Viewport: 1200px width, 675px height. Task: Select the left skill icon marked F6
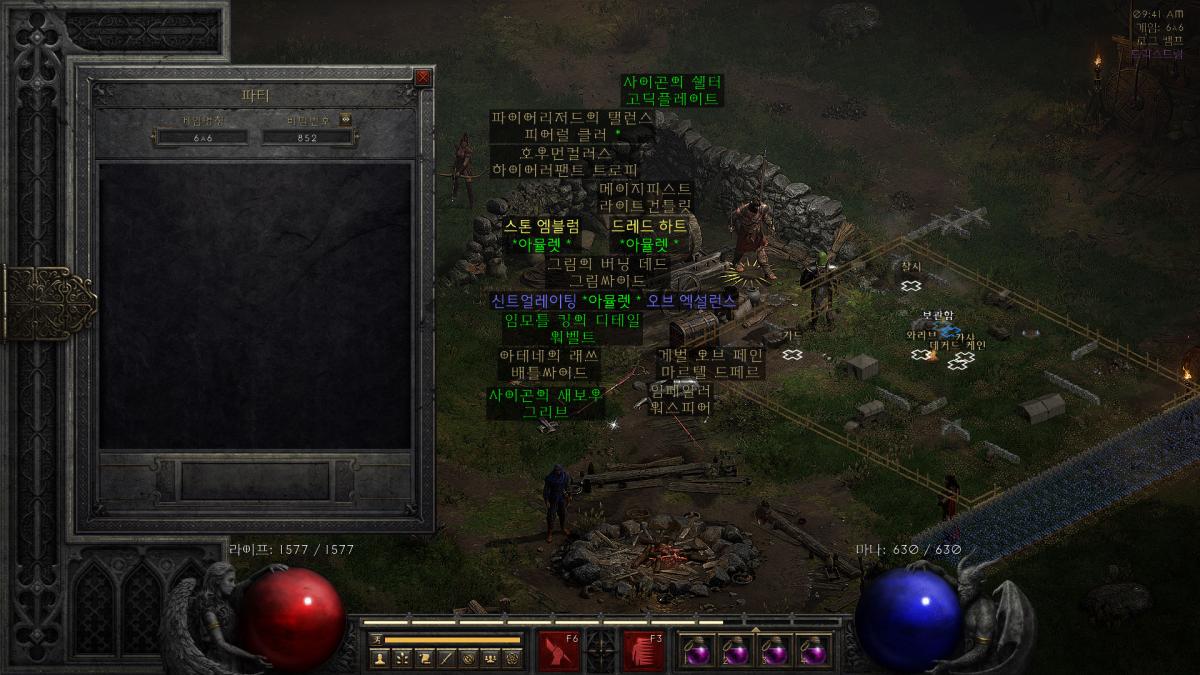click(x=558, y=651)
